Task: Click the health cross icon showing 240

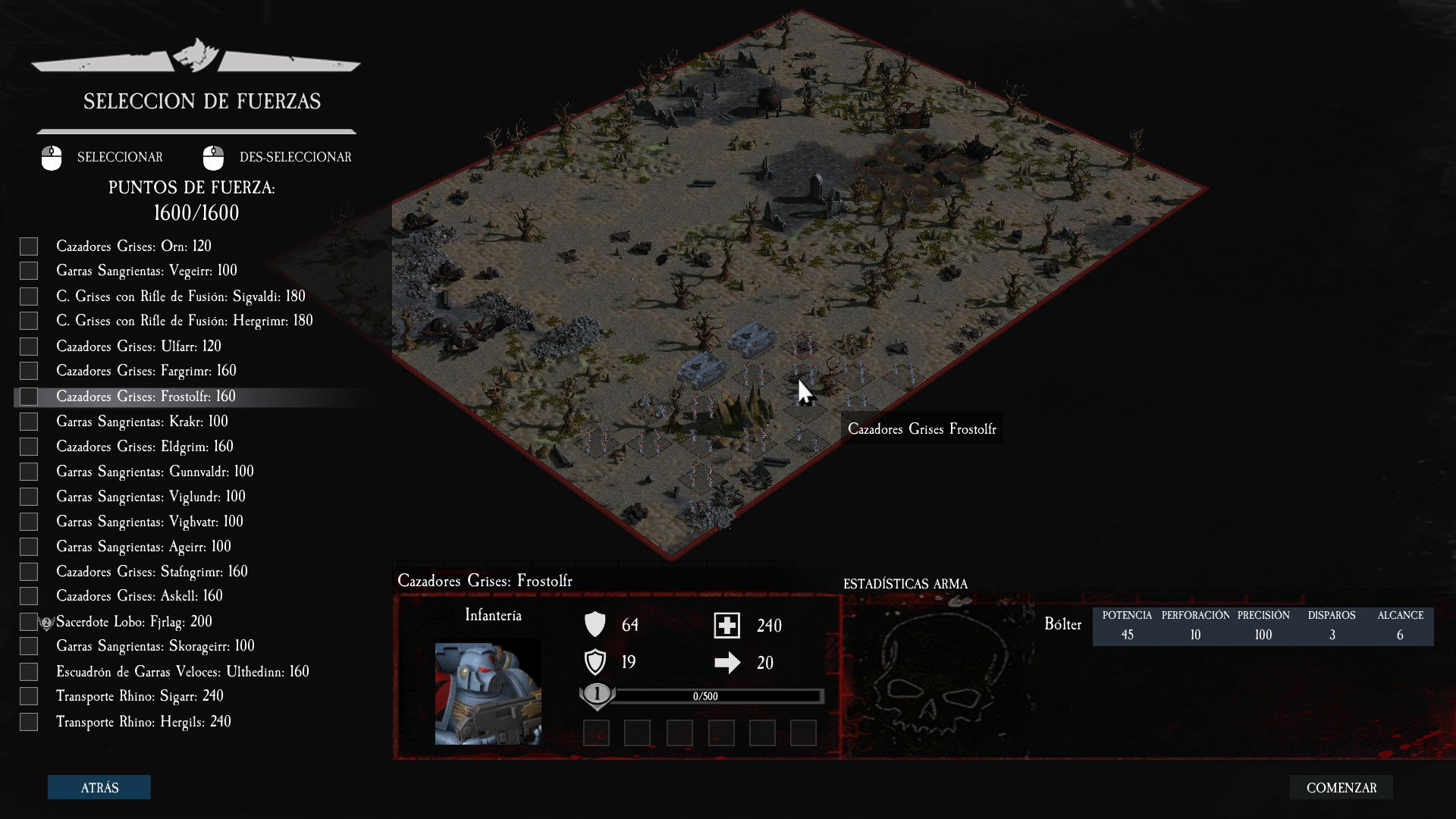Action: (728, 623)
